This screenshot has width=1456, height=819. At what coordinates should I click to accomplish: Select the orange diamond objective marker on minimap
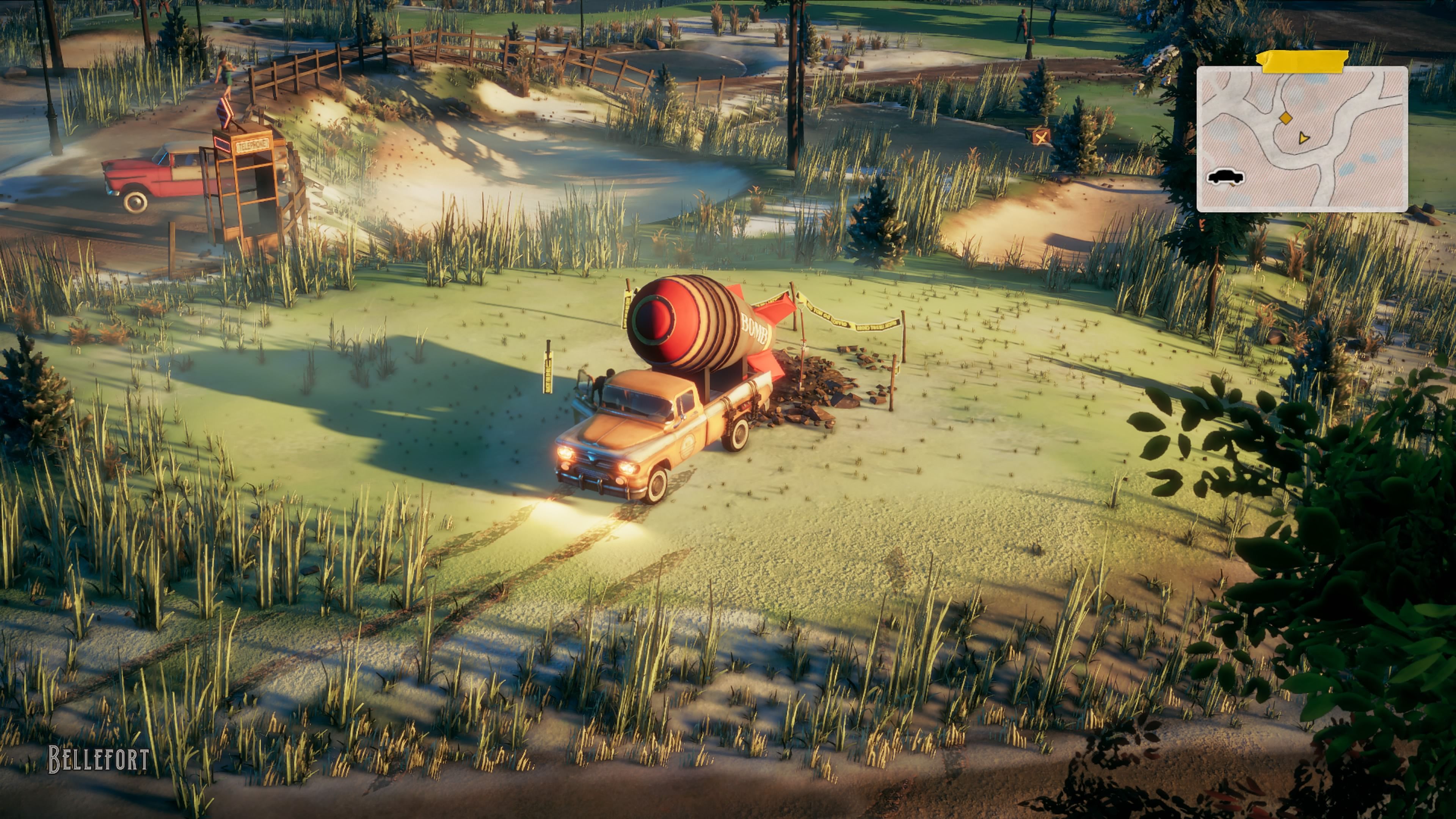pos(1285,118)
